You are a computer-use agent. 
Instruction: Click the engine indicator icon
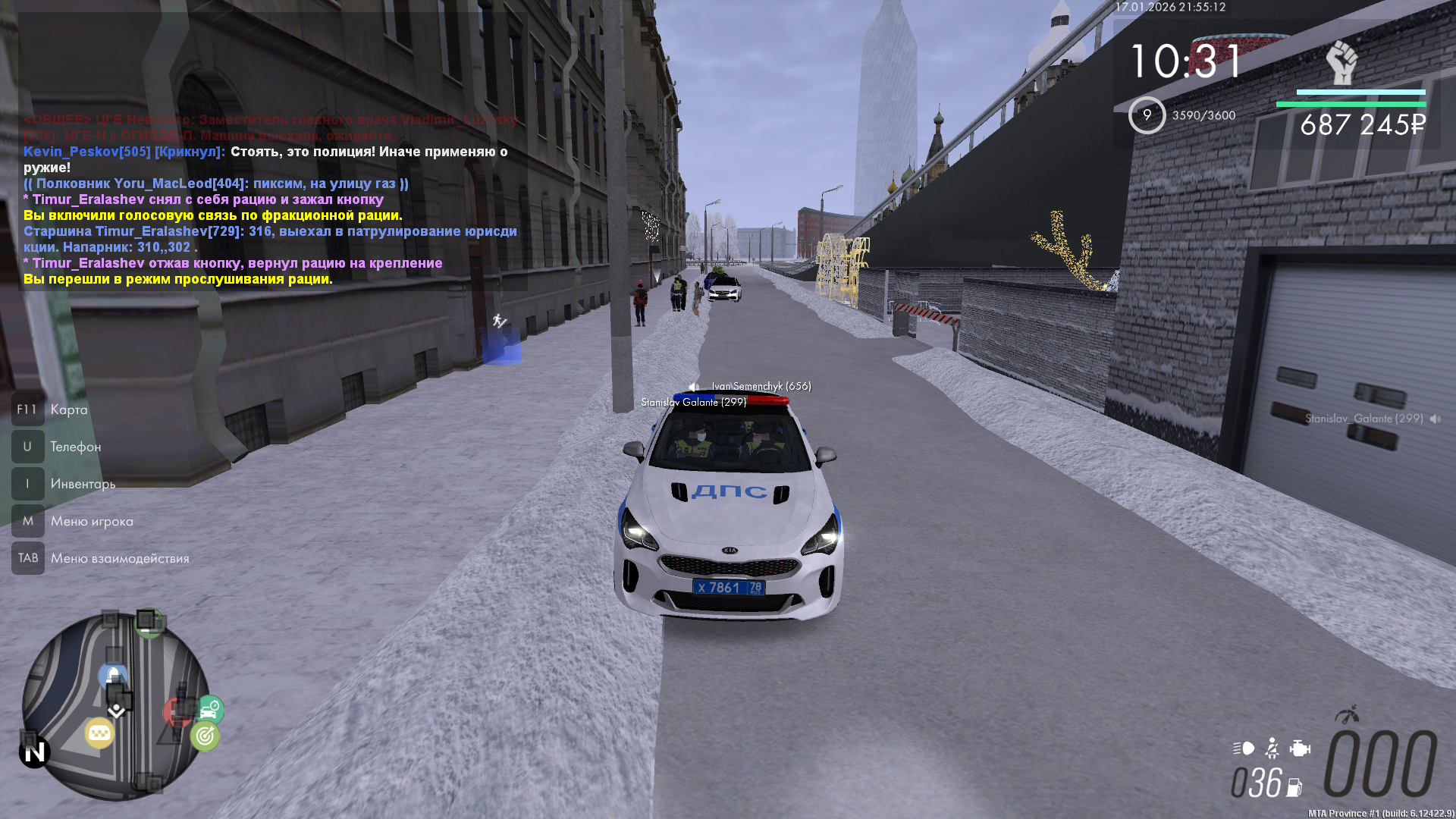coord(1300,748)
